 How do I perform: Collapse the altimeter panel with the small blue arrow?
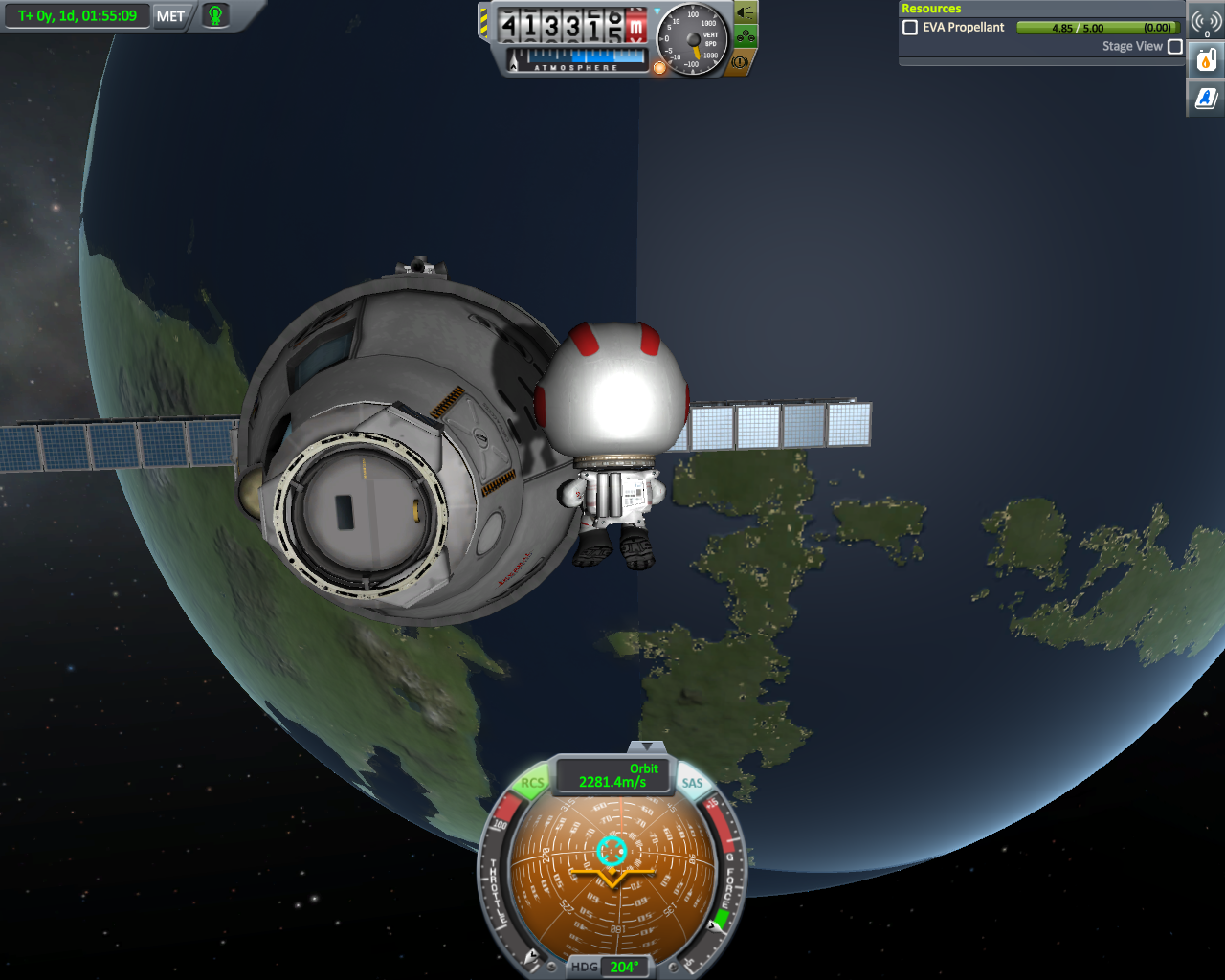pyautogui.click(x=656, y=11)
